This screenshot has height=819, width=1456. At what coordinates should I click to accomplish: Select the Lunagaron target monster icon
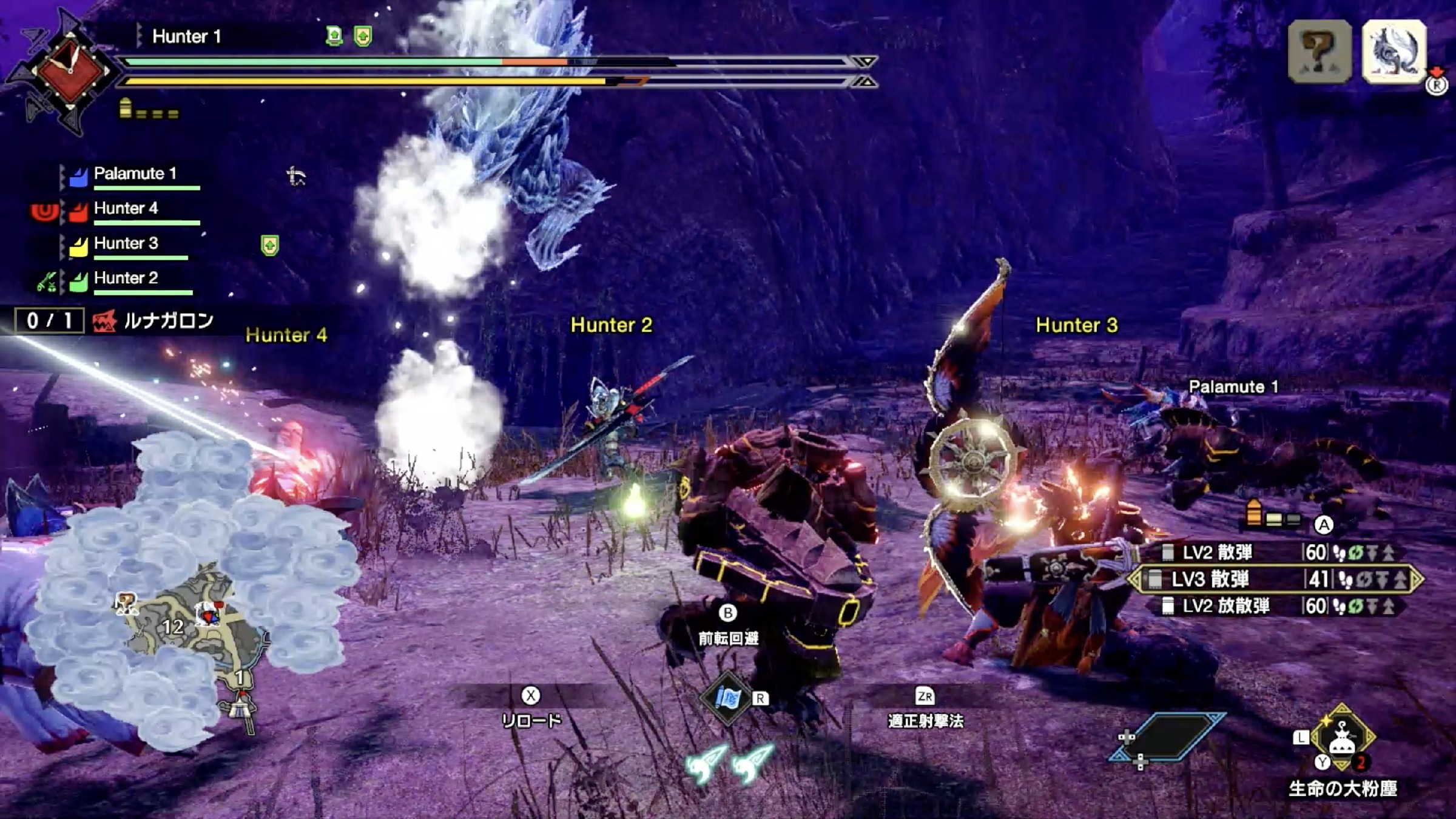pos(1394,52)
